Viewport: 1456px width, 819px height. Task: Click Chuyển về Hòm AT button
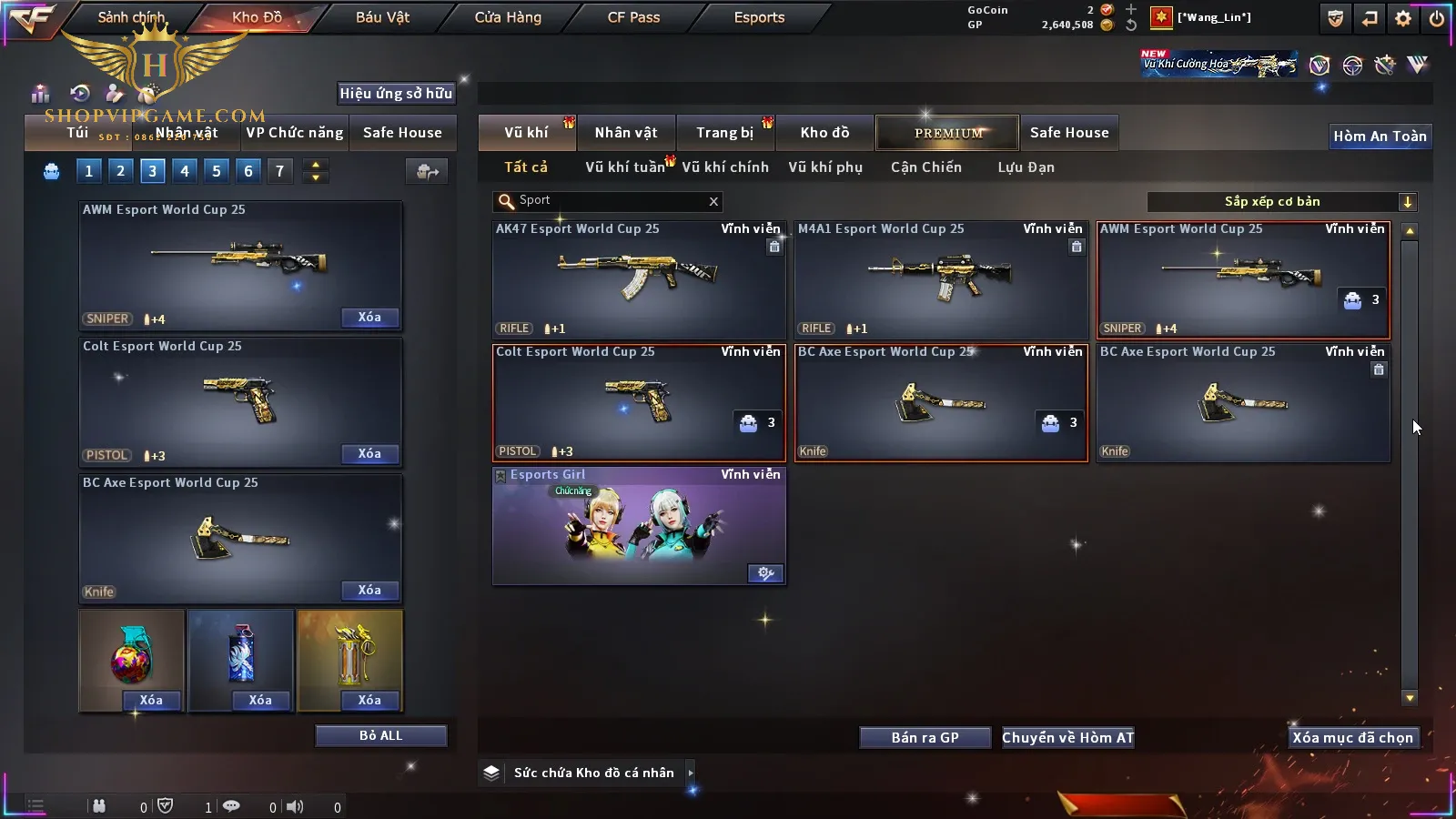click(x=1067, y=738)
